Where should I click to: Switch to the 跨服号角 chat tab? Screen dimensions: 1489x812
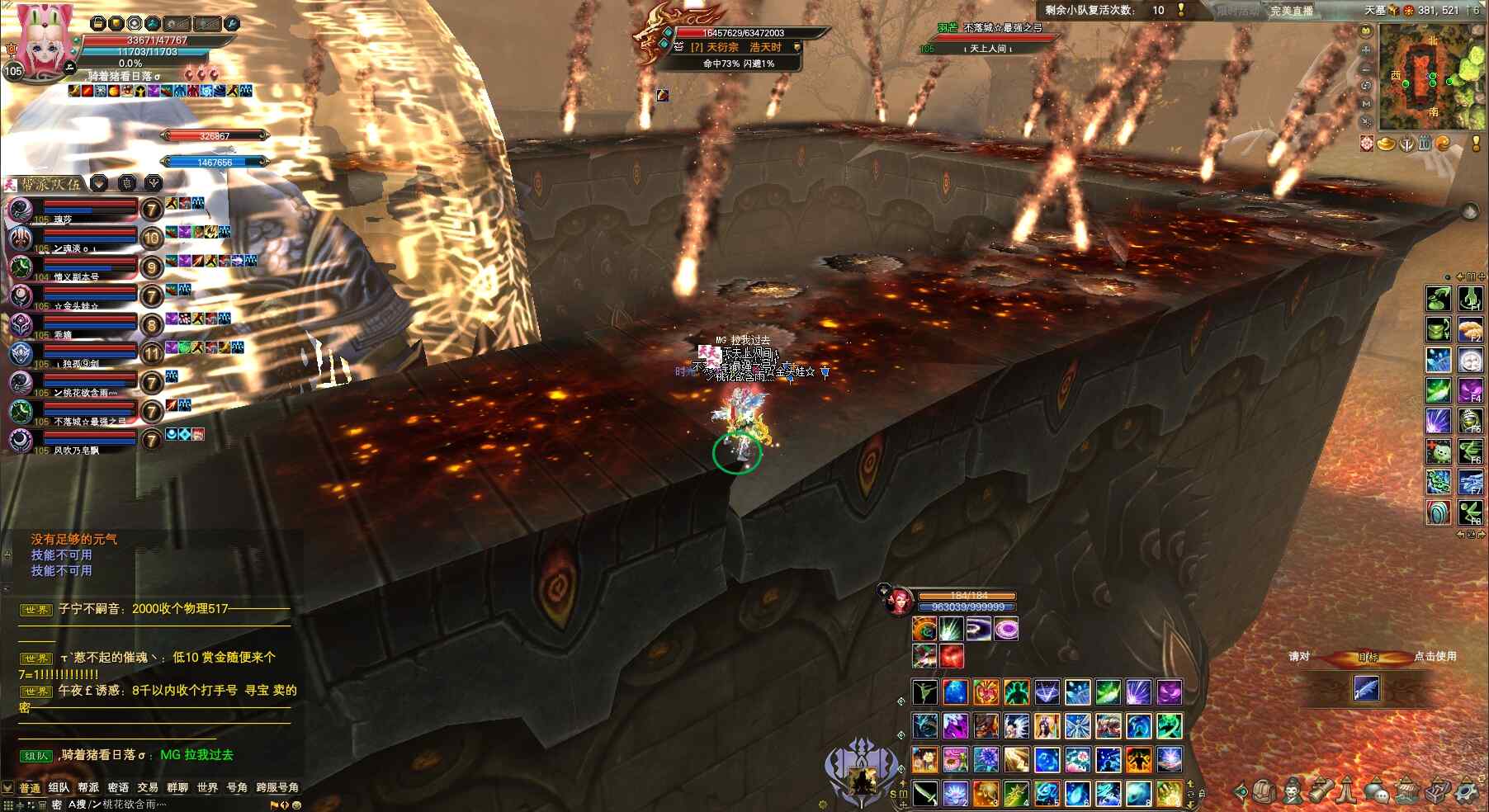tap(277, 787)
